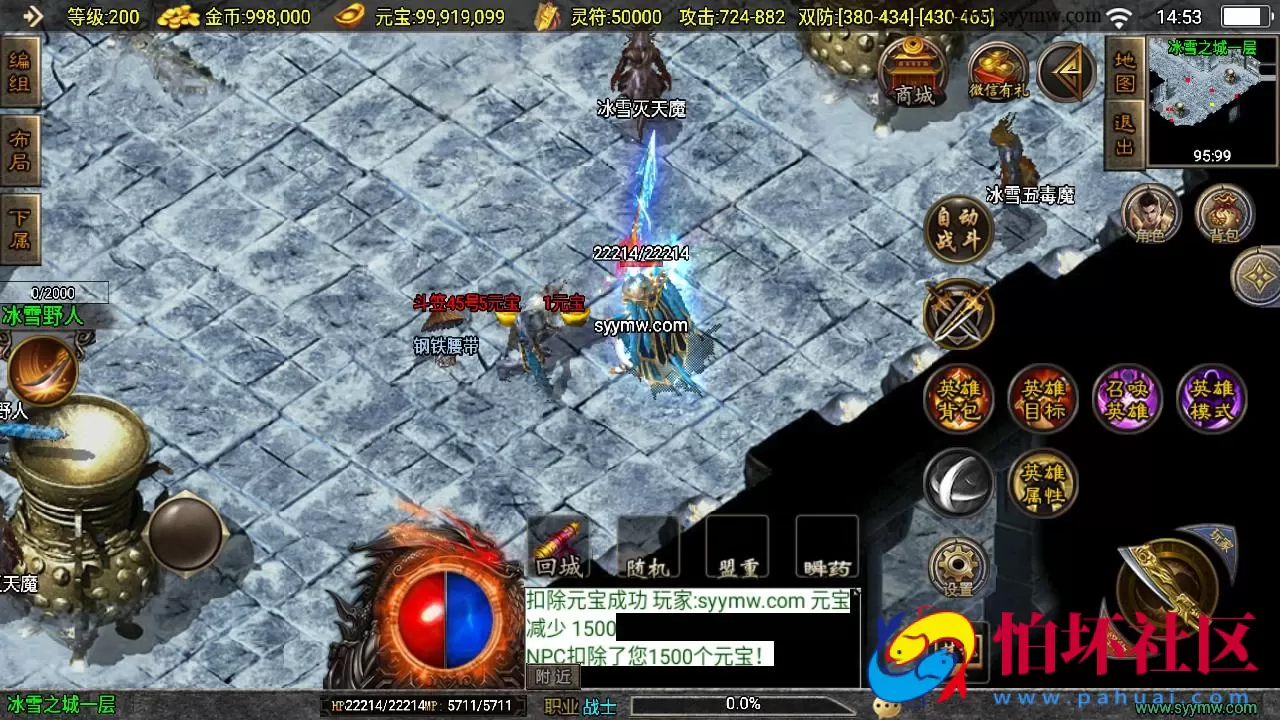Open the 商城 shop
The height and width of the screenshot is (720, 1280).
(913, 72)
